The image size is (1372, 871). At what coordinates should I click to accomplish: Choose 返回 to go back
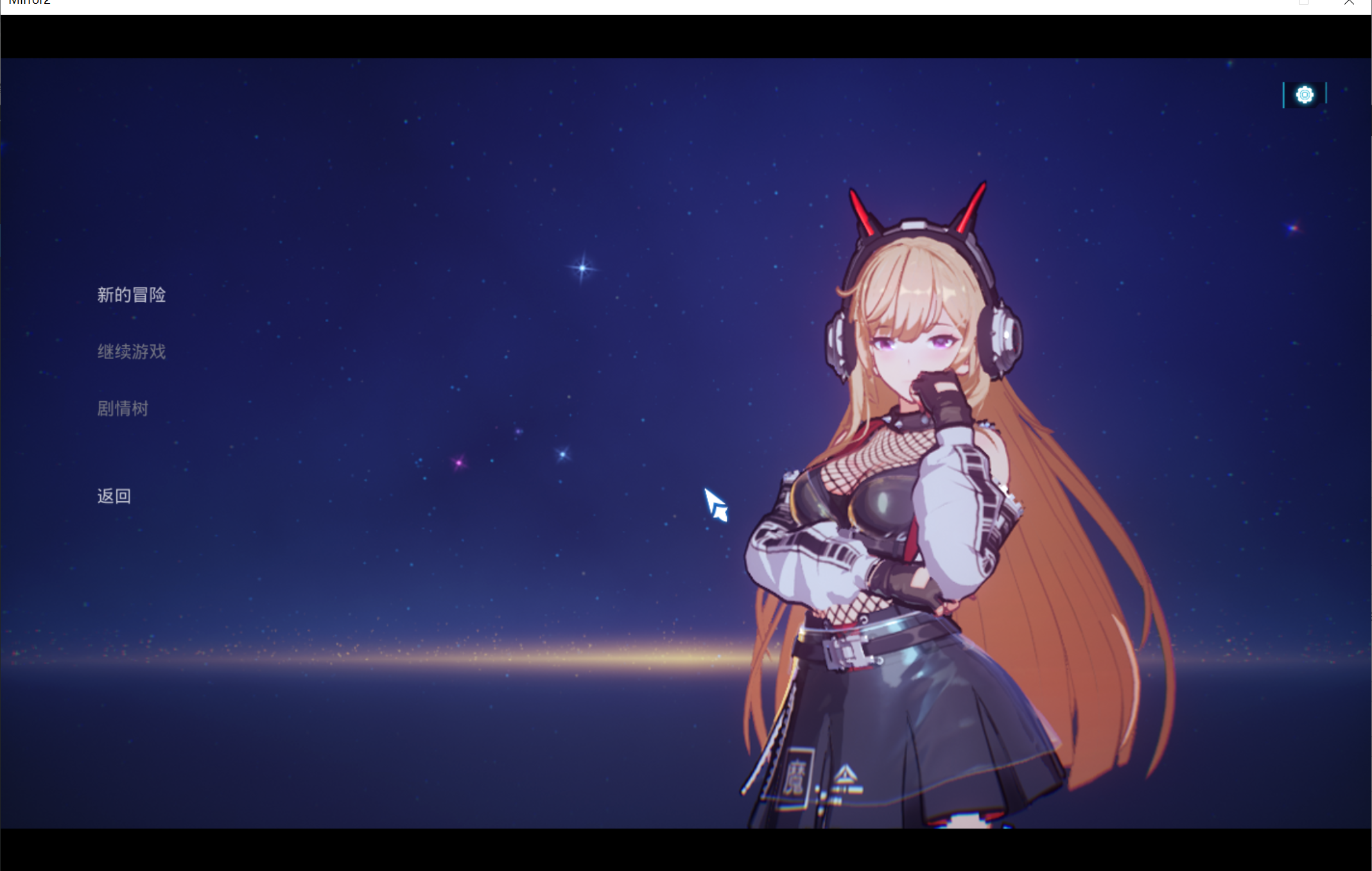(113, 496)
